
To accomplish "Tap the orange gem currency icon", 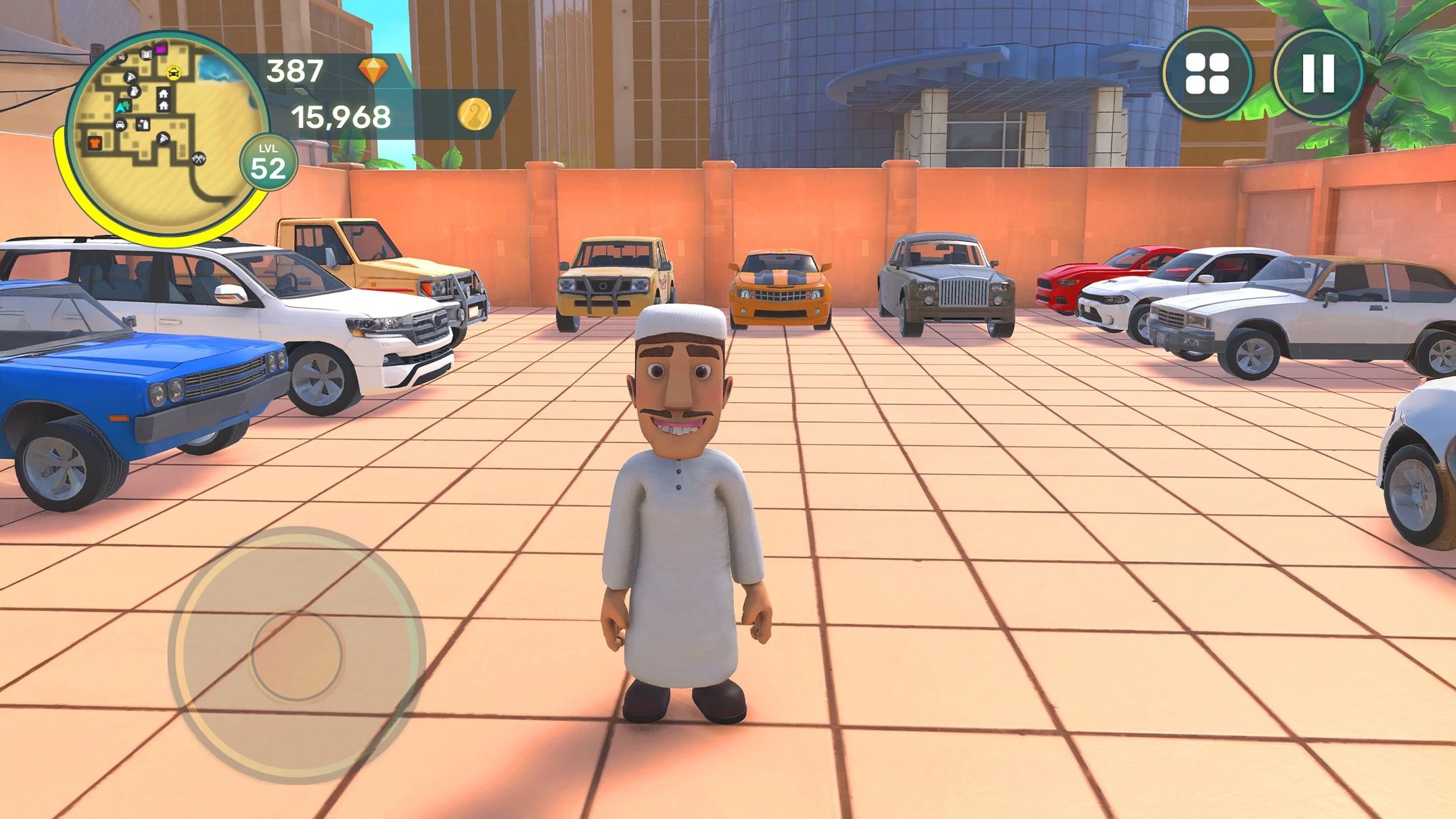I will [373, 70].
